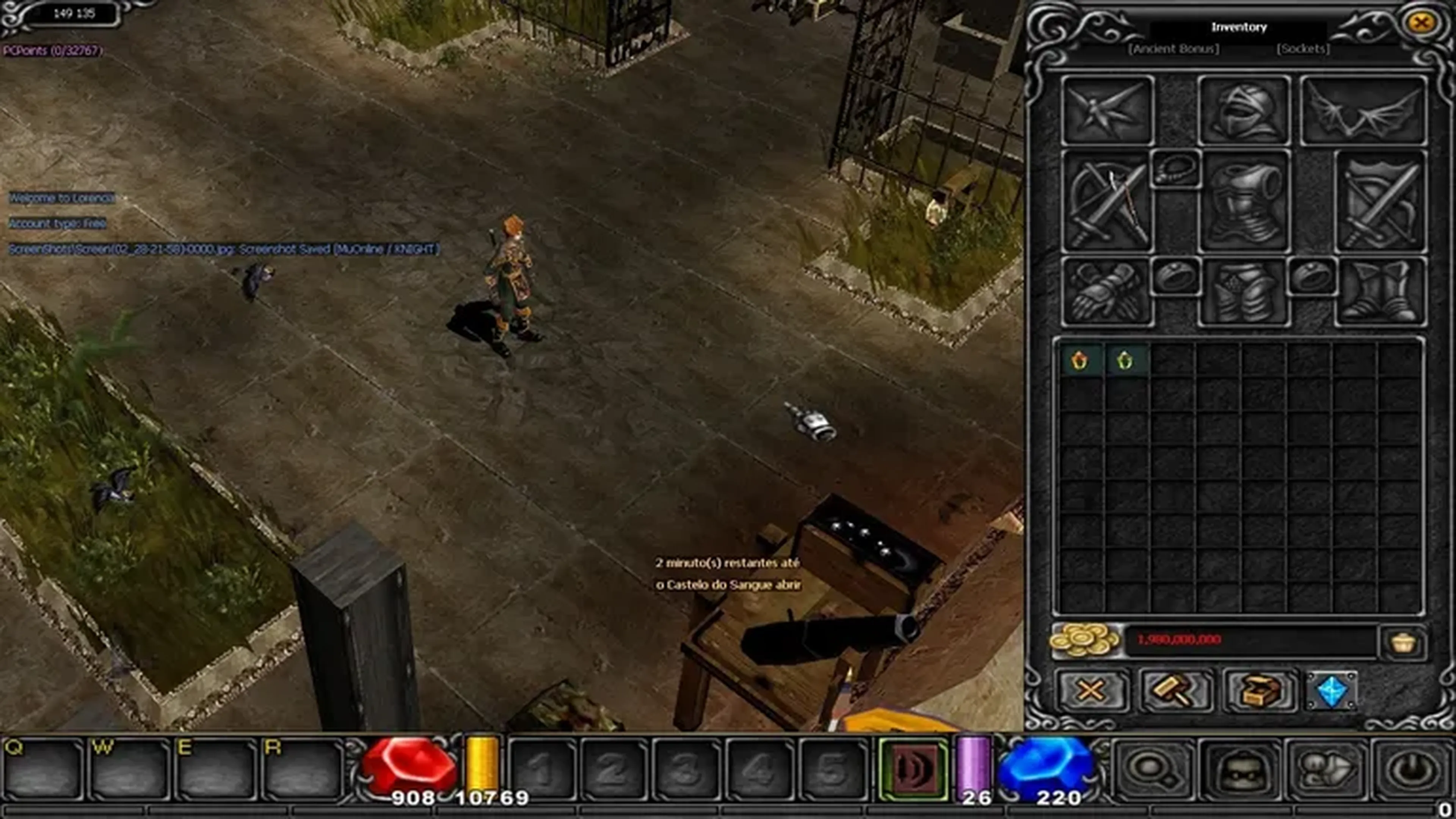Click the blue crystal button
This screenshot has height=819, width=1456.
point(1332,690)
